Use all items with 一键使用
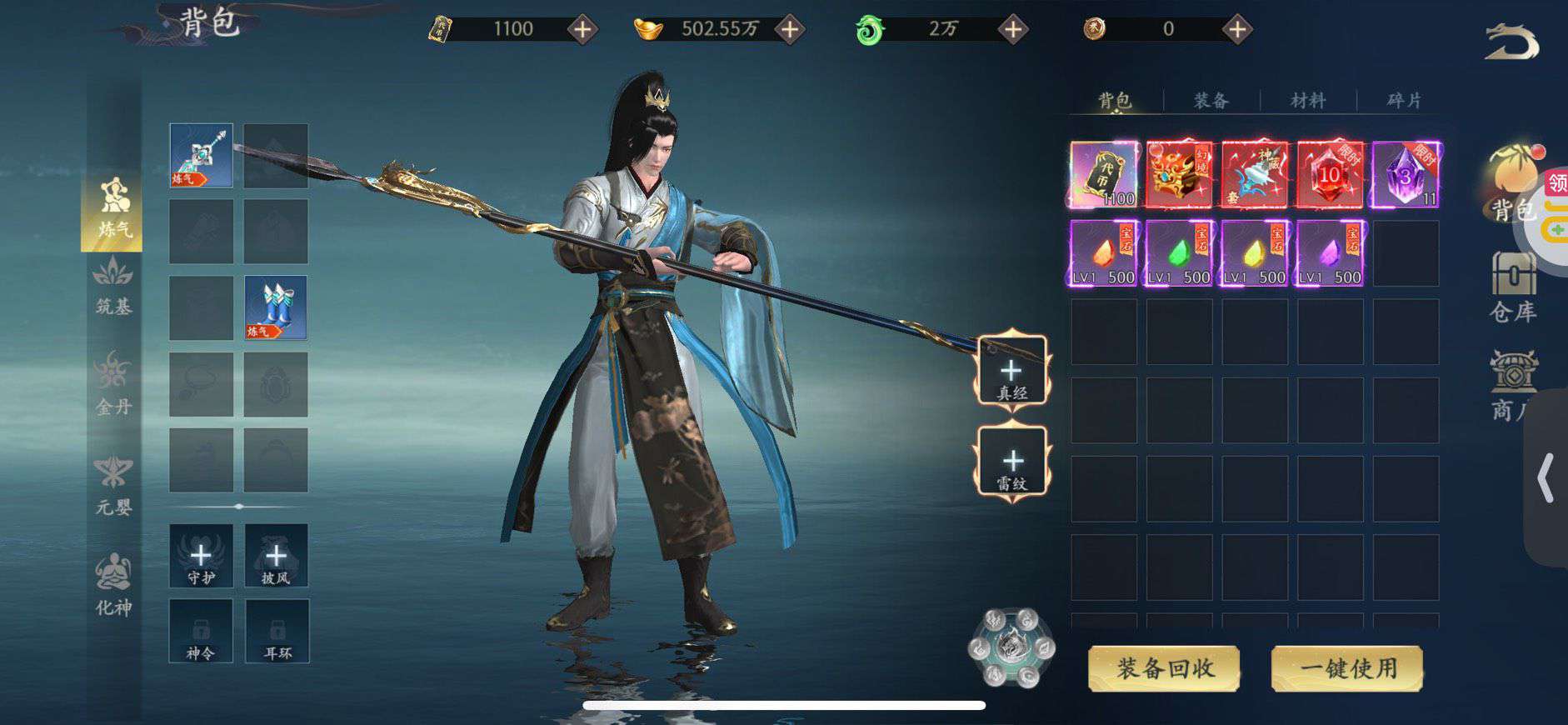 1346,668
